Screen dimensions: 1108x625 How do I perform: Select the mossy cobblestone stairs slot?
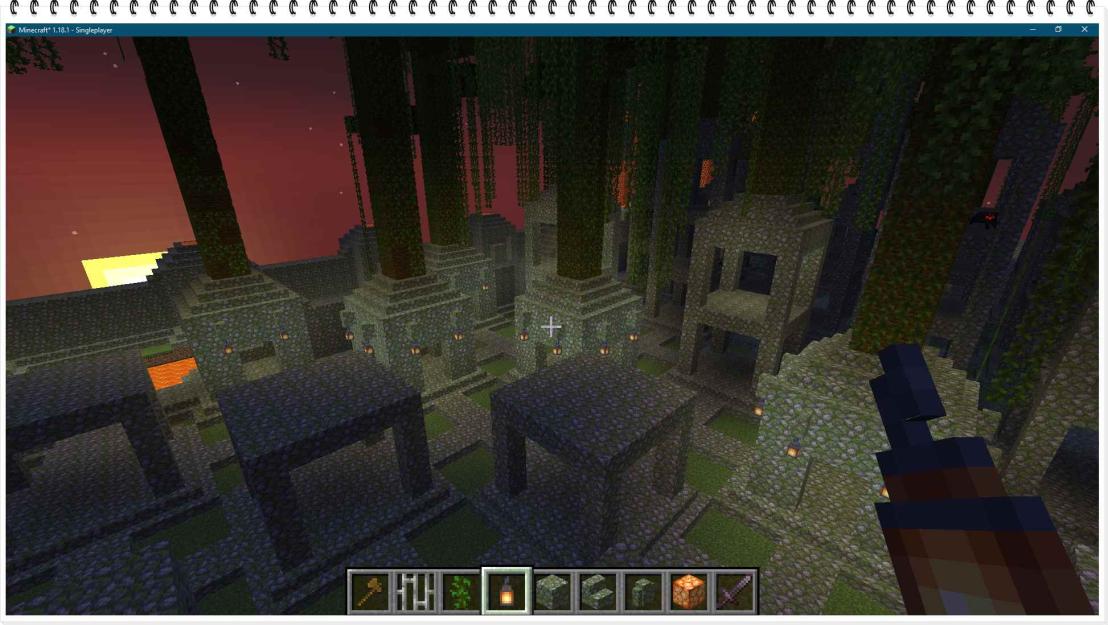pyautogui.click(x=598, y=591)
